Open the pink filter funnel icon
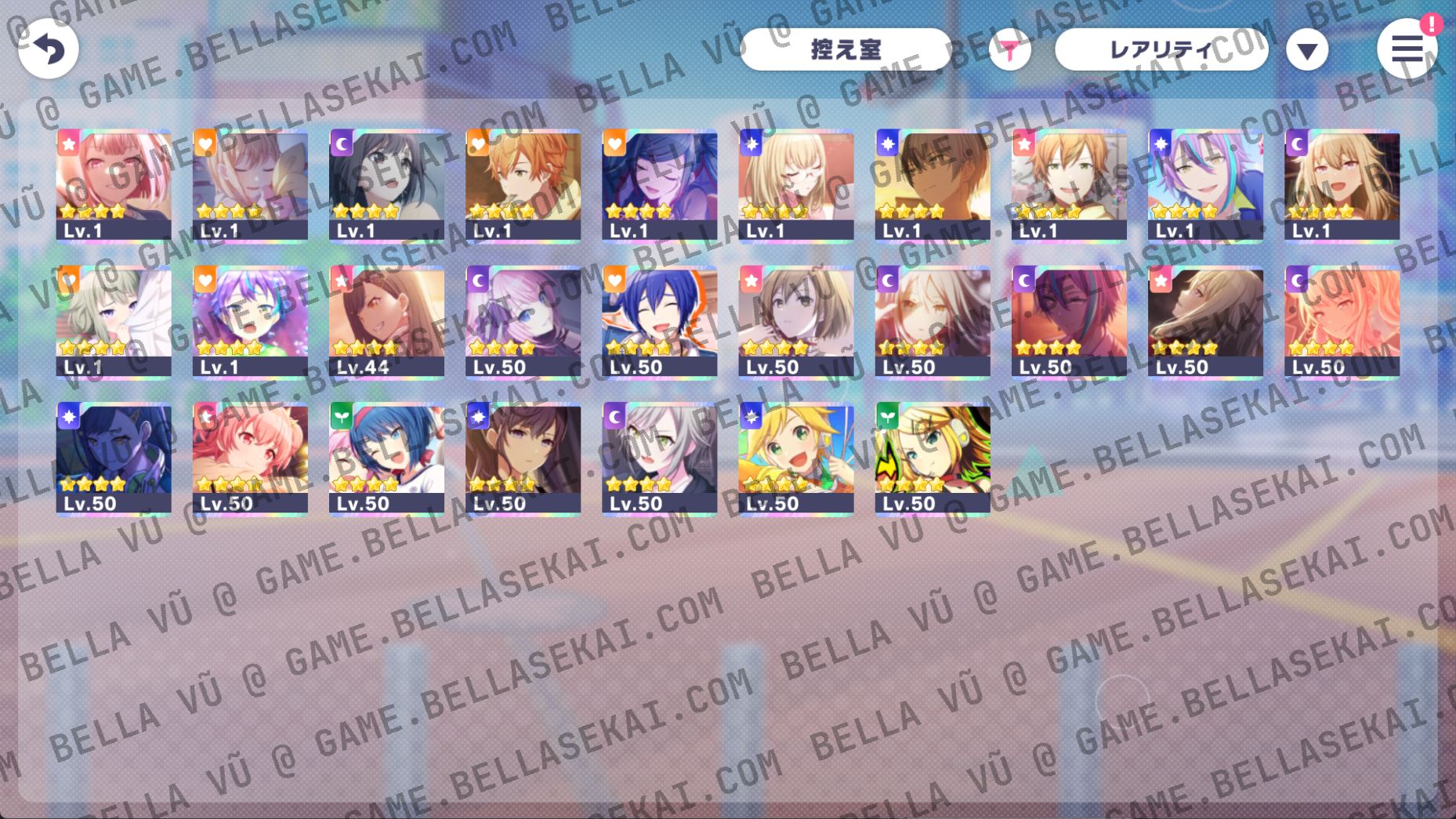Viewport: 1456px width, 819px height. 1011,49
